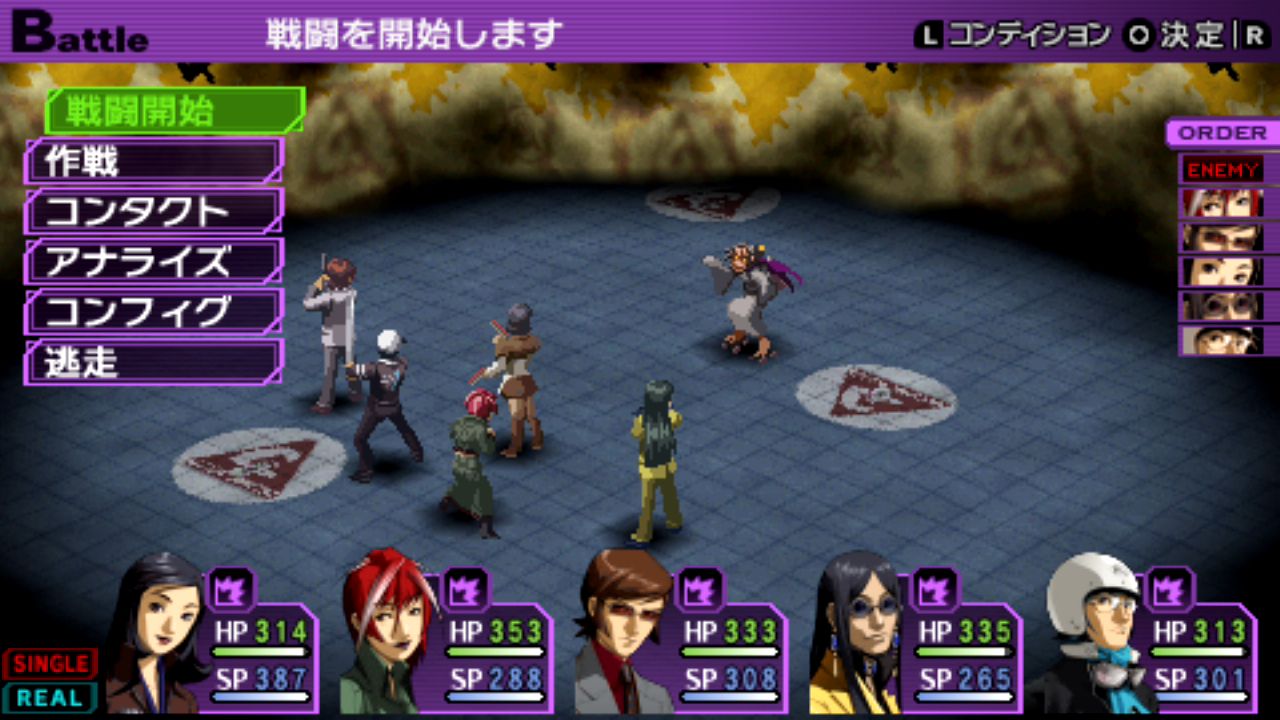
Task: Open the コンフィグ config menu
Action: 153,312
